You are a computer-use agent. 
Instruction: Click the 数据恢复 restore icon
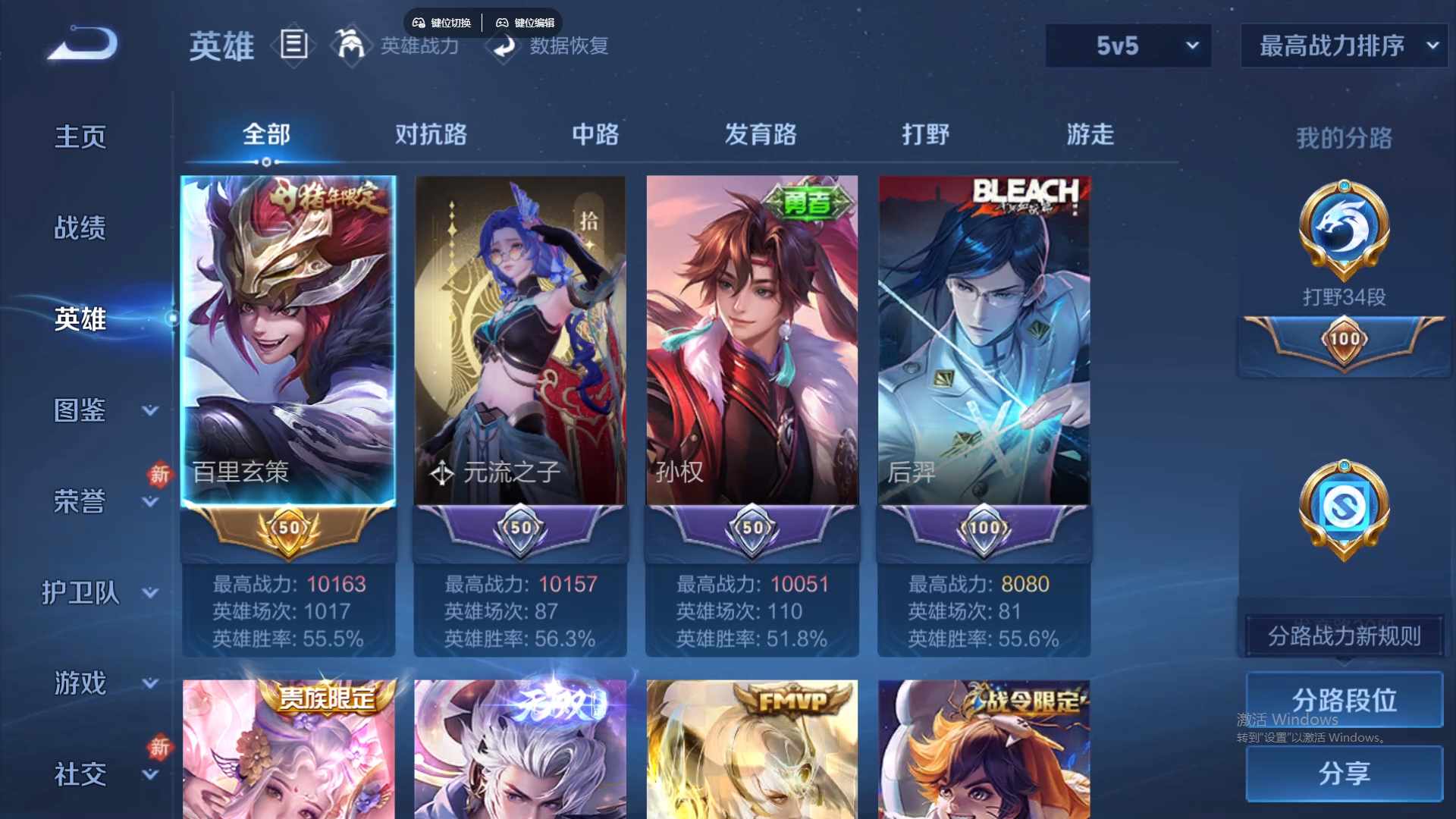504,47
